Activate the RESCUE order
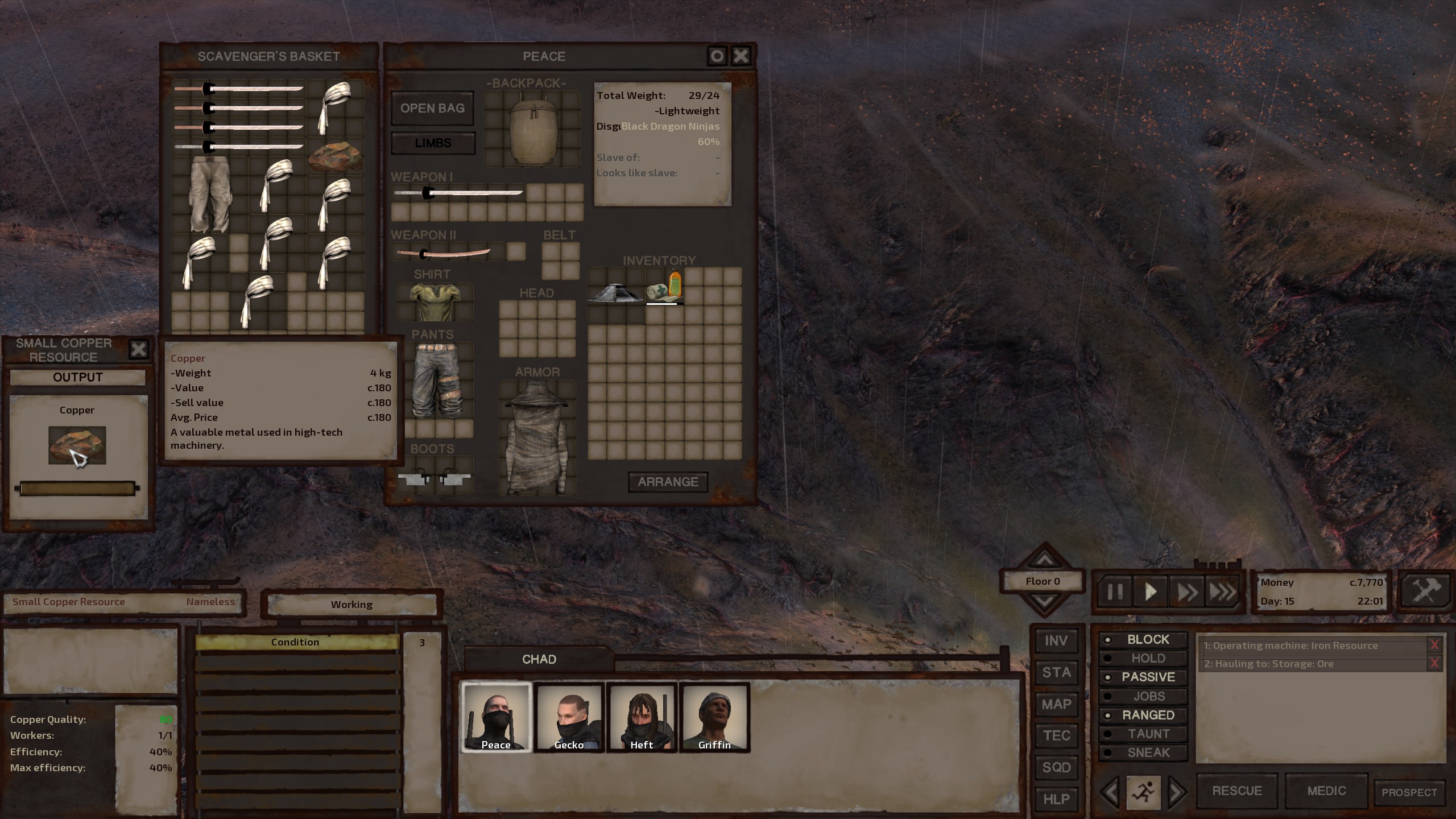 (1236, 791)
